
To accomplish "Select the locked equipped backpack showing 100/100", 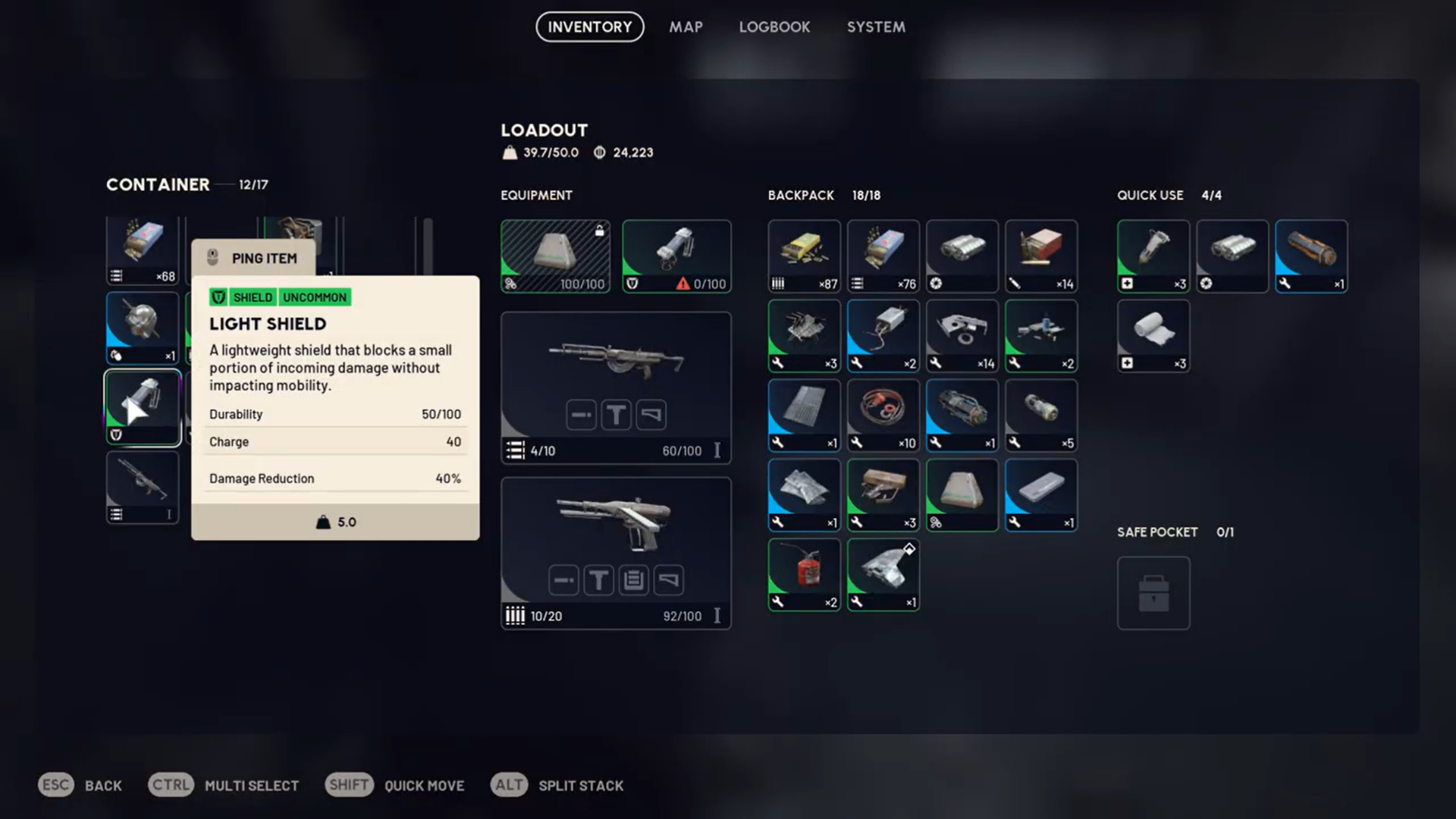I will [555, 256].
